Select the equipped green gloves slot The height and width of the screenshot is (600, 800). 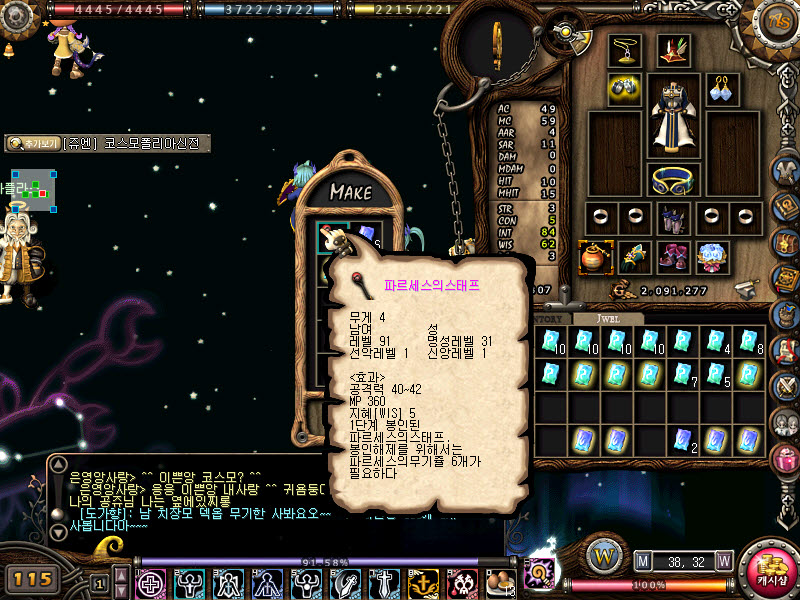(633, 257)
